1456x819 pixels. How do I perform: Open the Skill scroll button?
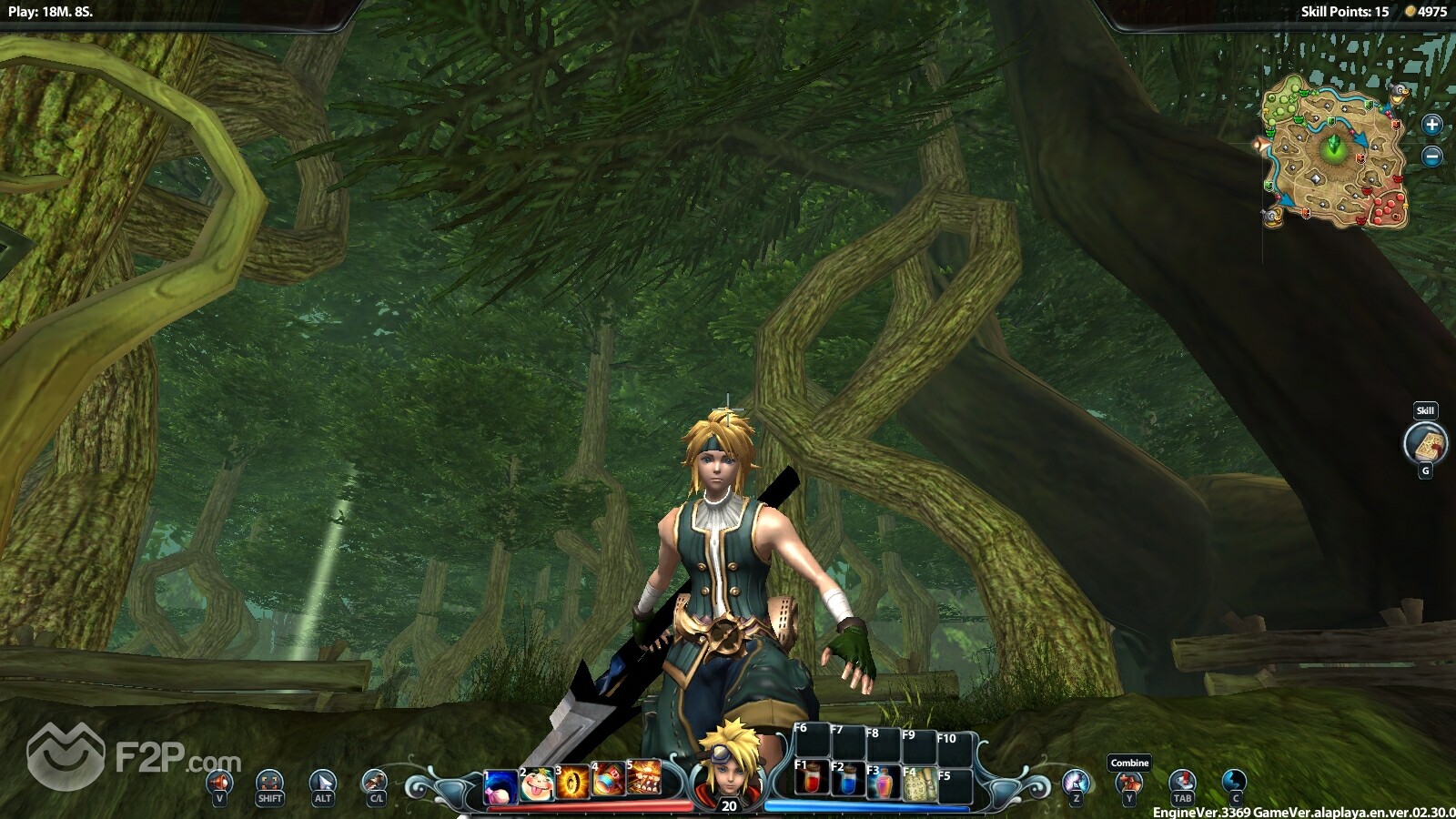coord(1425,444)
